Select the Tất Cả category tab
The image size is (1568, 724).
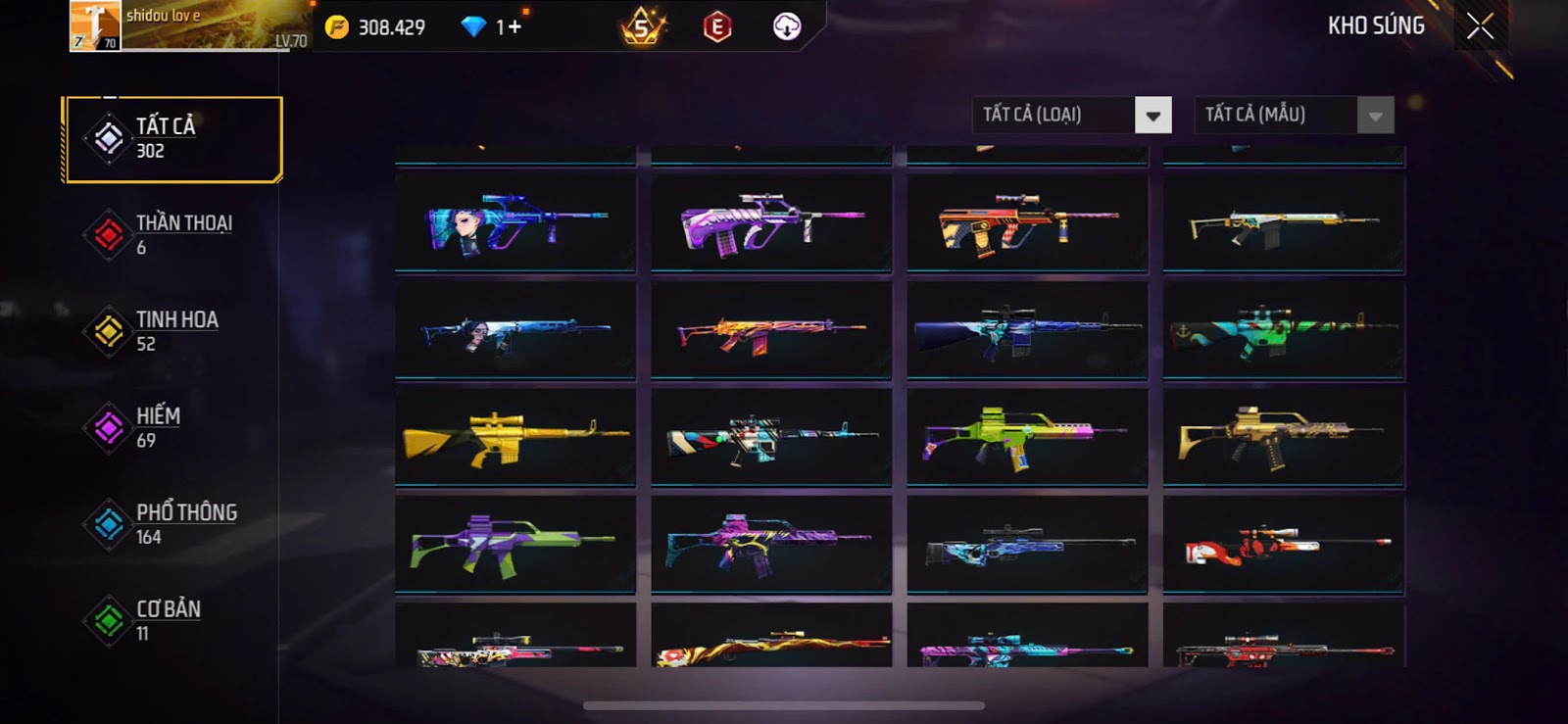[172, 139]
